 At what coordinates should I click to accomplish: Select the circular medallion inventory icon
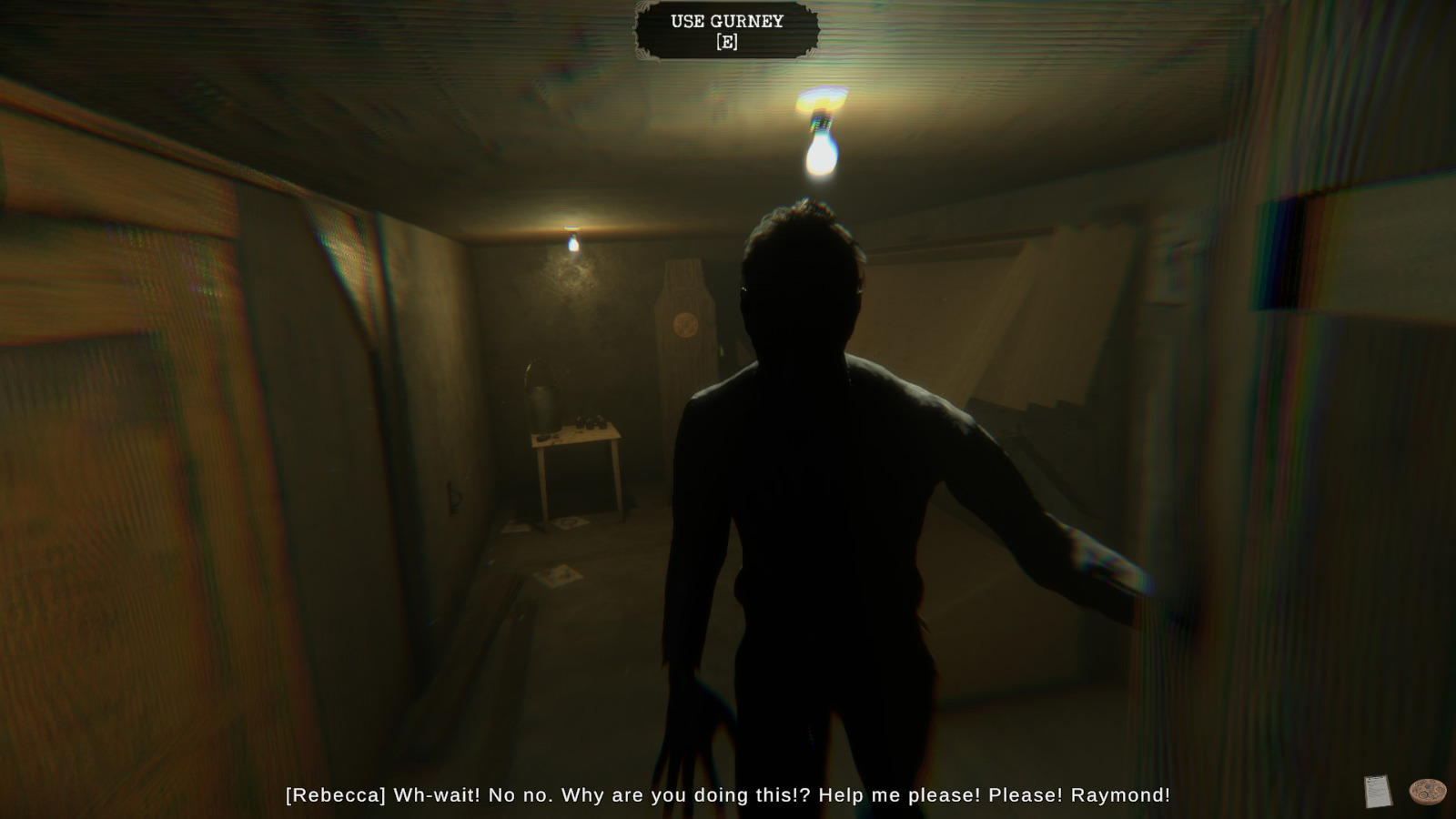pos(1426,791)
